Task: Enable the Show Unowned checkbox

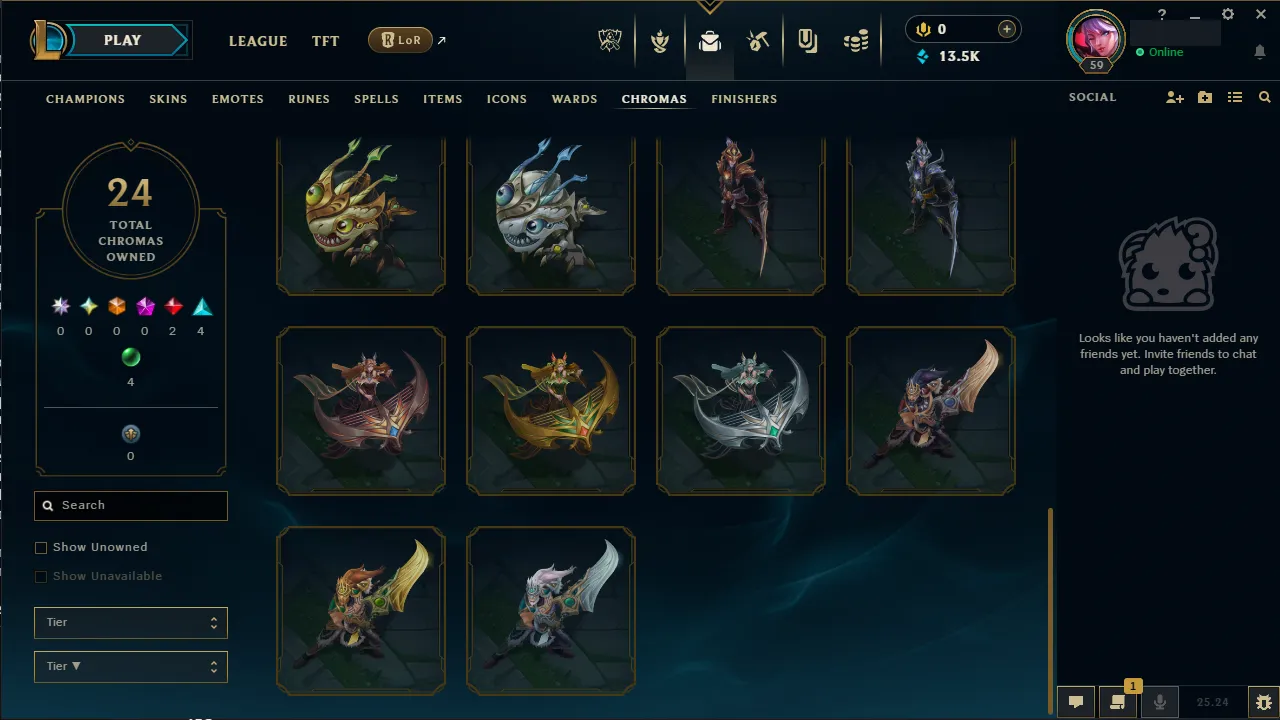Action: point(41,547)
